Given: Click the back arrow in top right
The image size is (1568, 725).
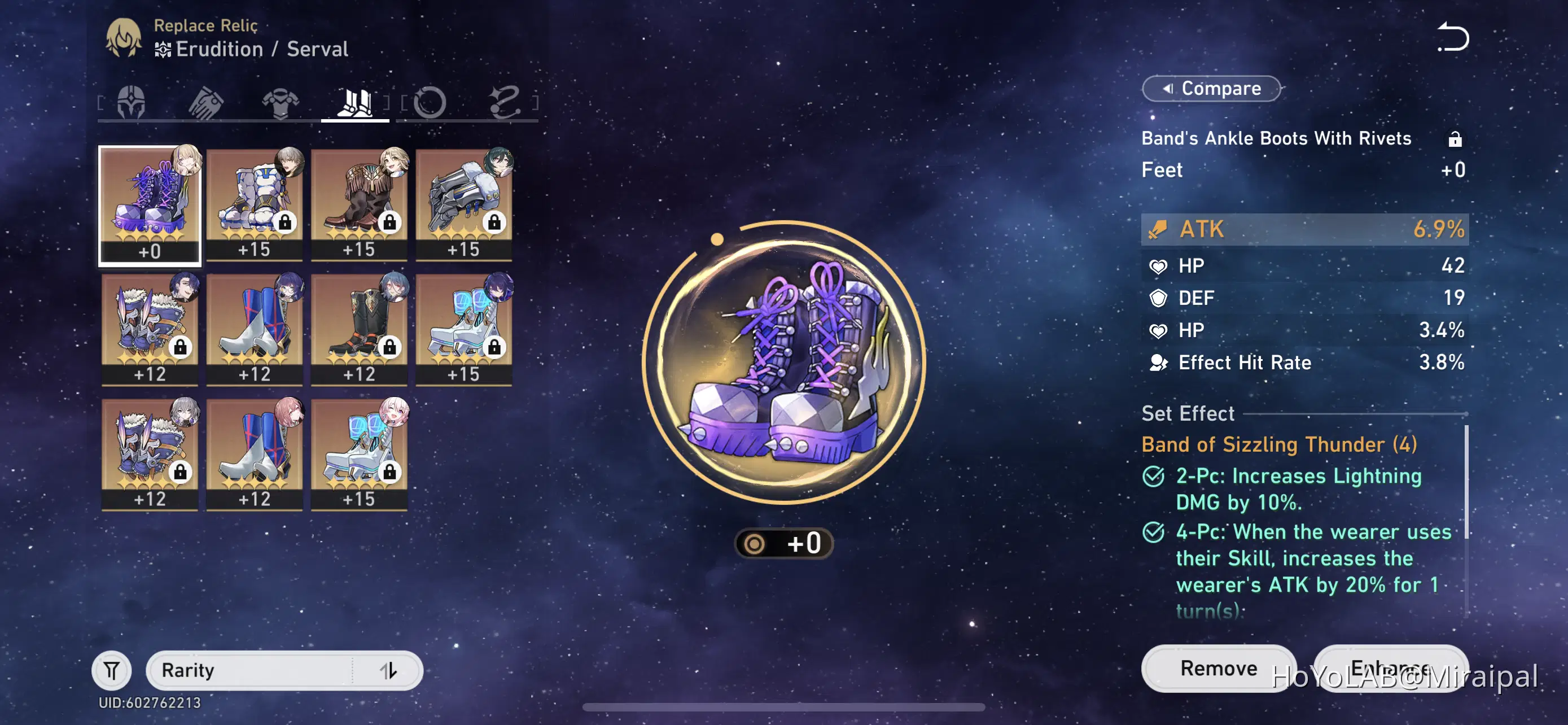Looking at the screenshot, I should [1453, 38].
